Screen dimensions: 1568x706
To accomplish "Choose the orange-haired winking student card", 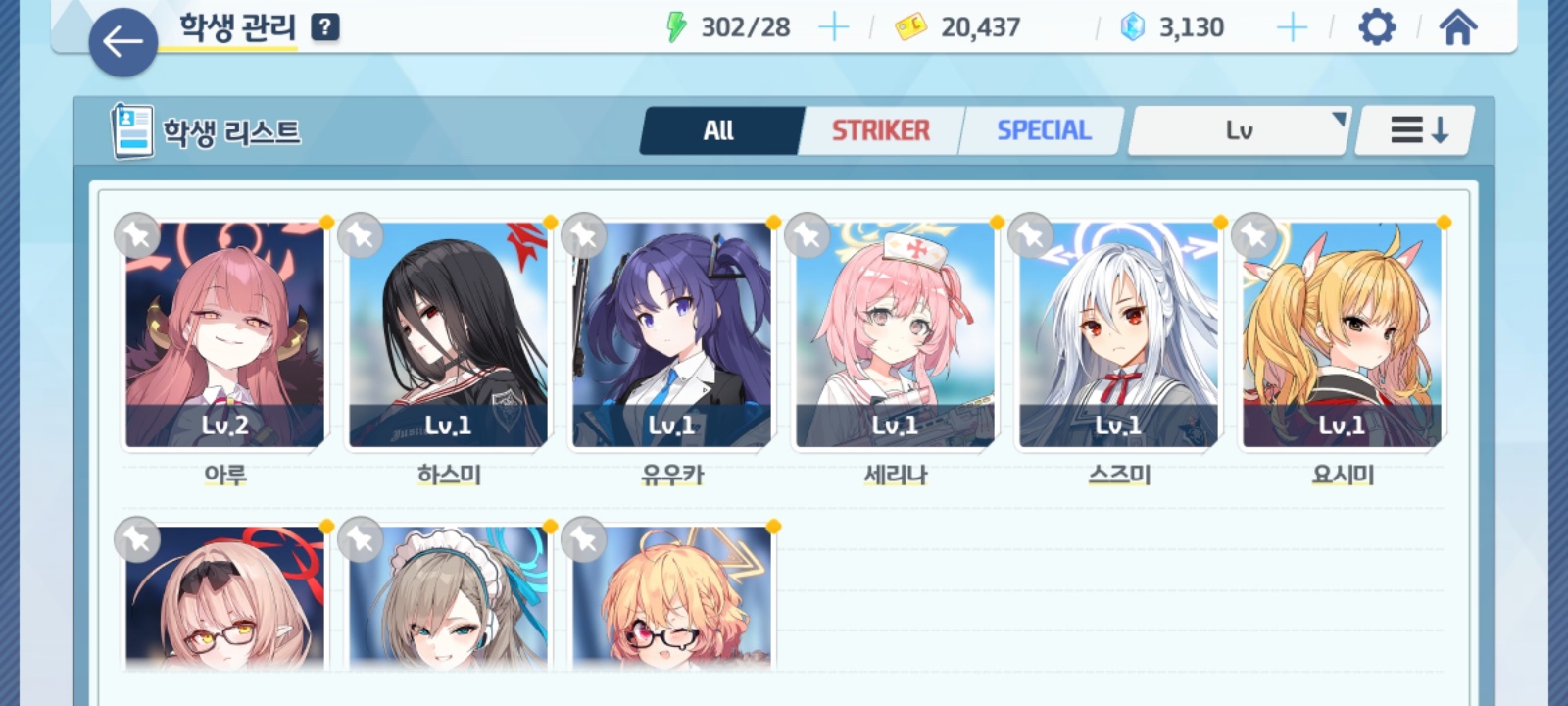I will tap(672, 598).
